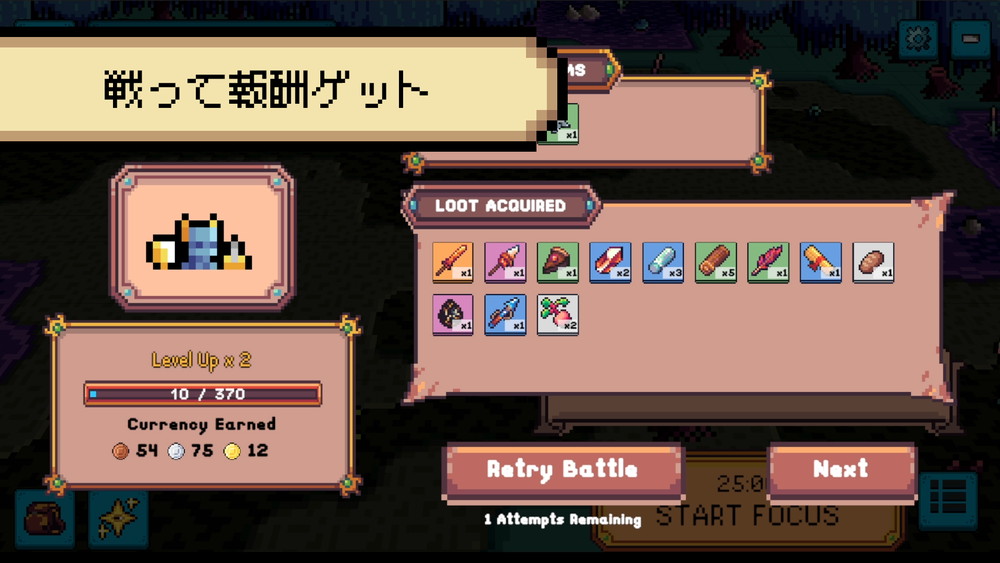Choose the radish loot slot
1000x563 pixels.
click(x=558, y=314)
